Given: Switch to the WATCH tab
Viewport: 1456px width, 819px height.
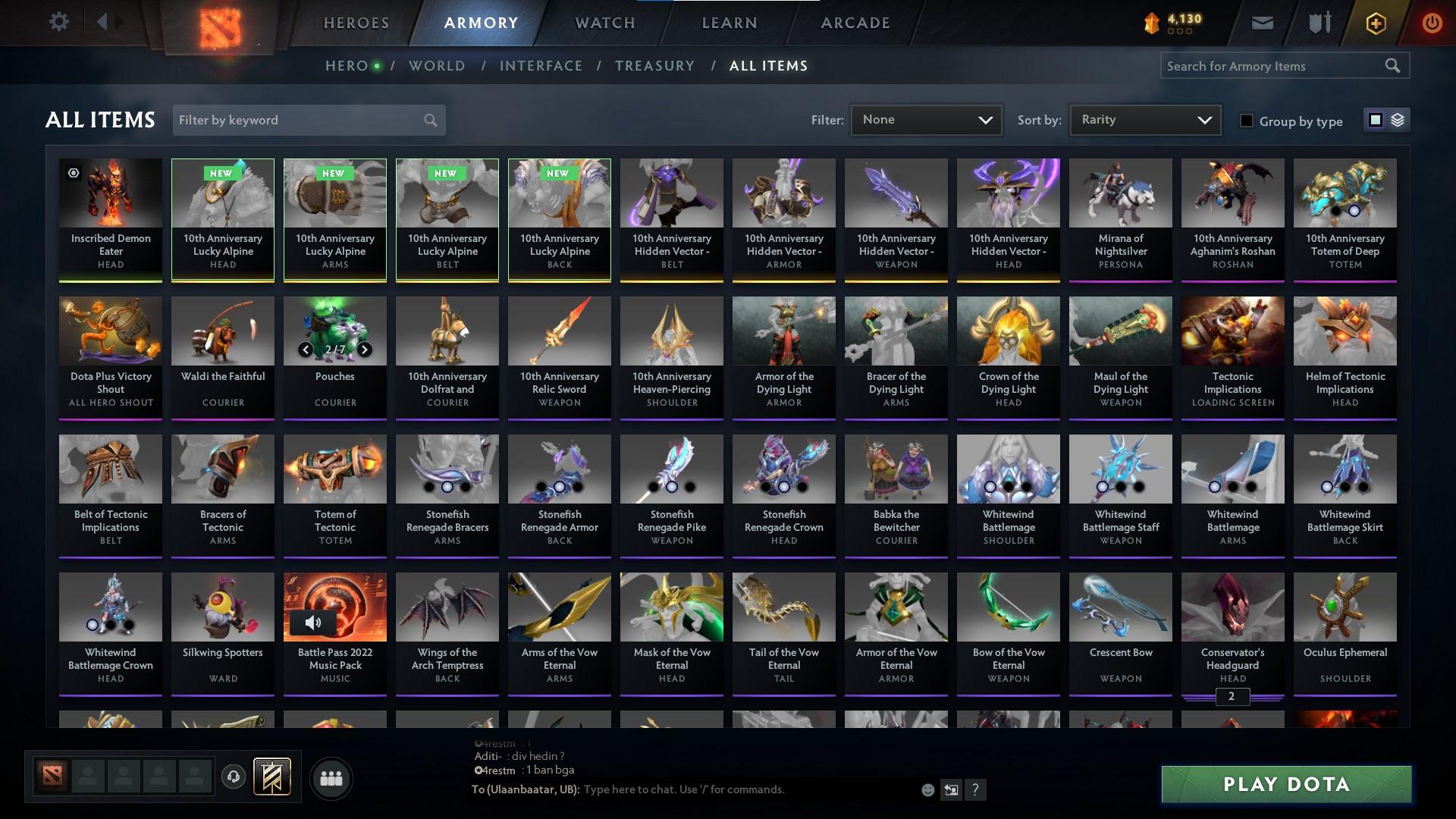Looking at the screenshot, I should (x=604, y=23).
